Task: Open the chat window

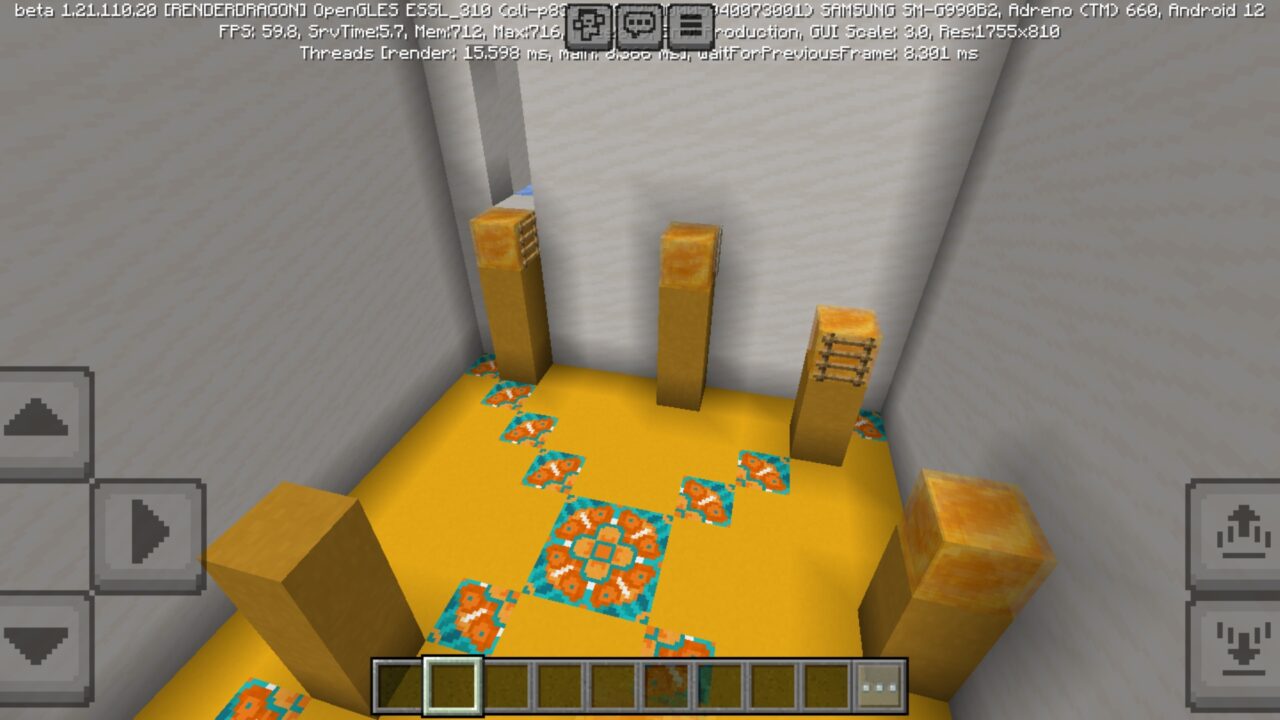Action: pyautogui.click(x=640, y=27)
